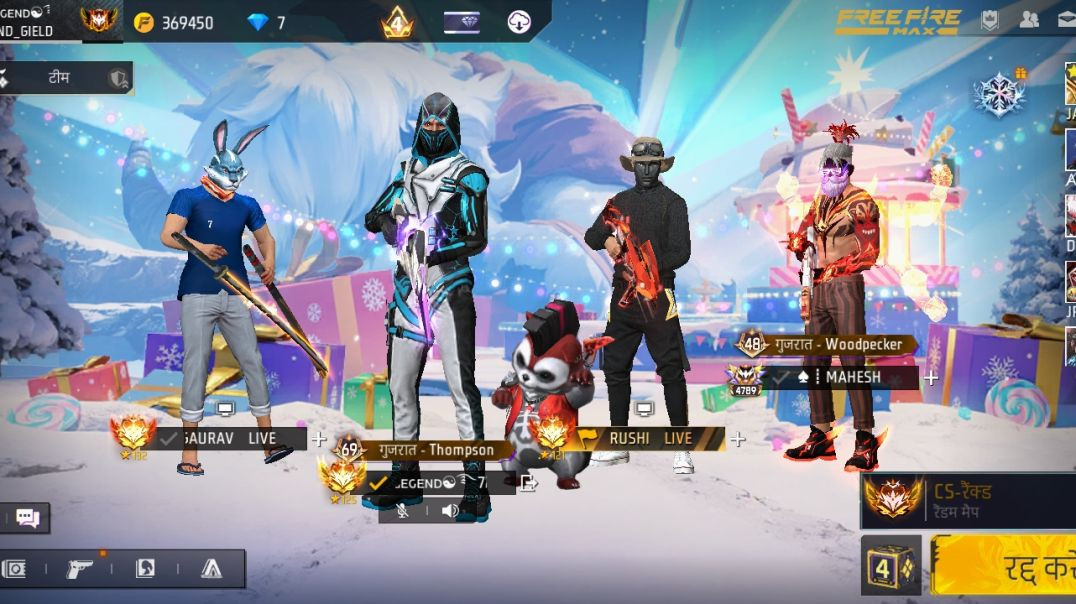Open the level 4 crown pass
This screenshot has width=1076, height=604.
tap(397, 22)
